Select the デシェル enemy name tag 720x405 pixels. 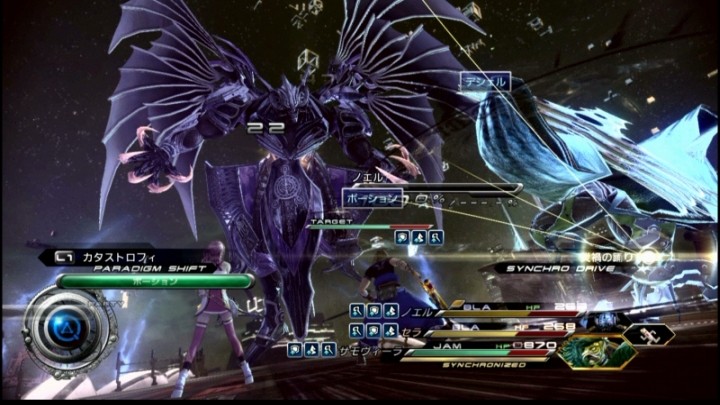(x=485, y=82)
